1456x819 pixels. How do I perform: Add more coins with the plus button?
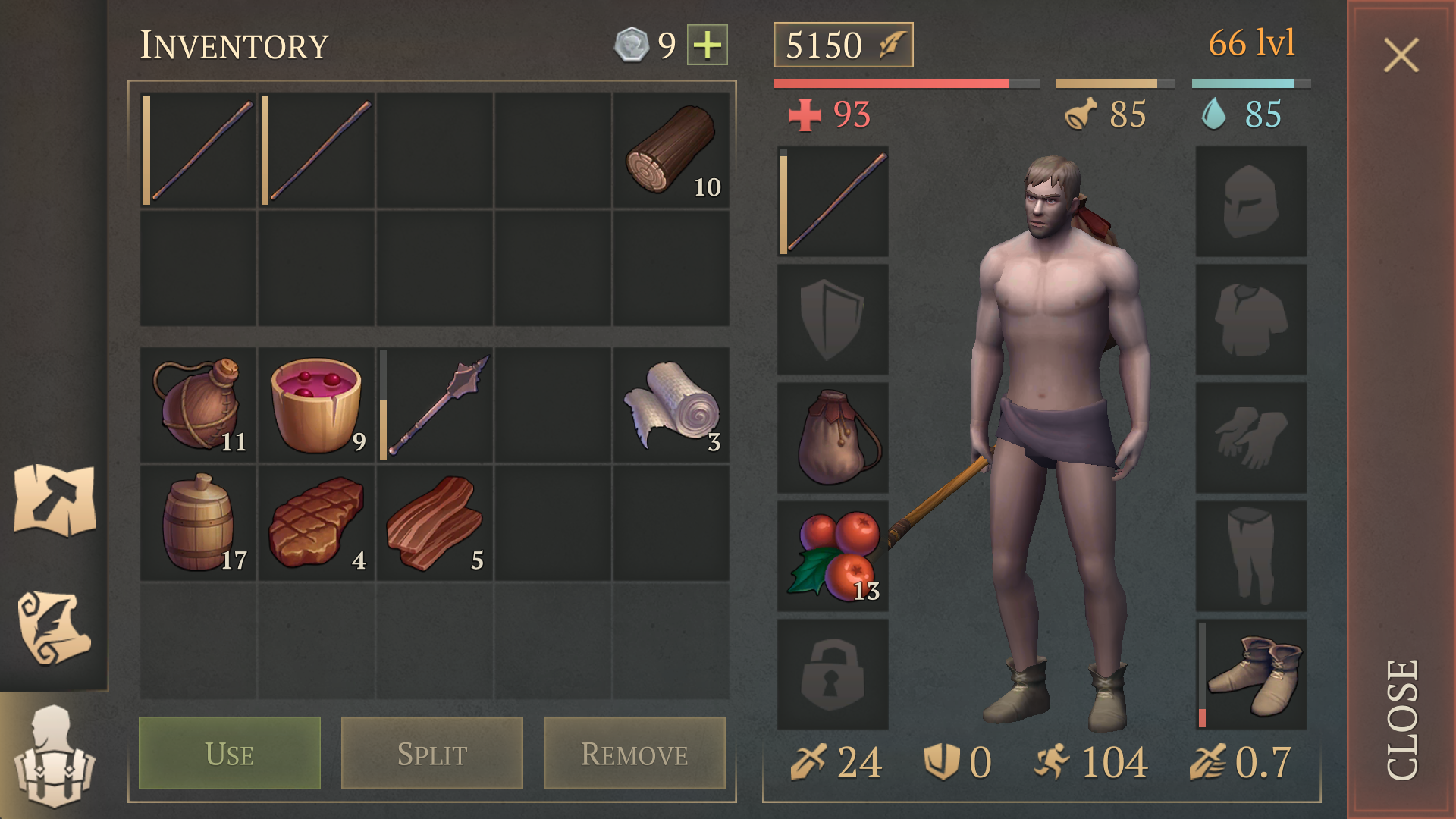[707, 45]
